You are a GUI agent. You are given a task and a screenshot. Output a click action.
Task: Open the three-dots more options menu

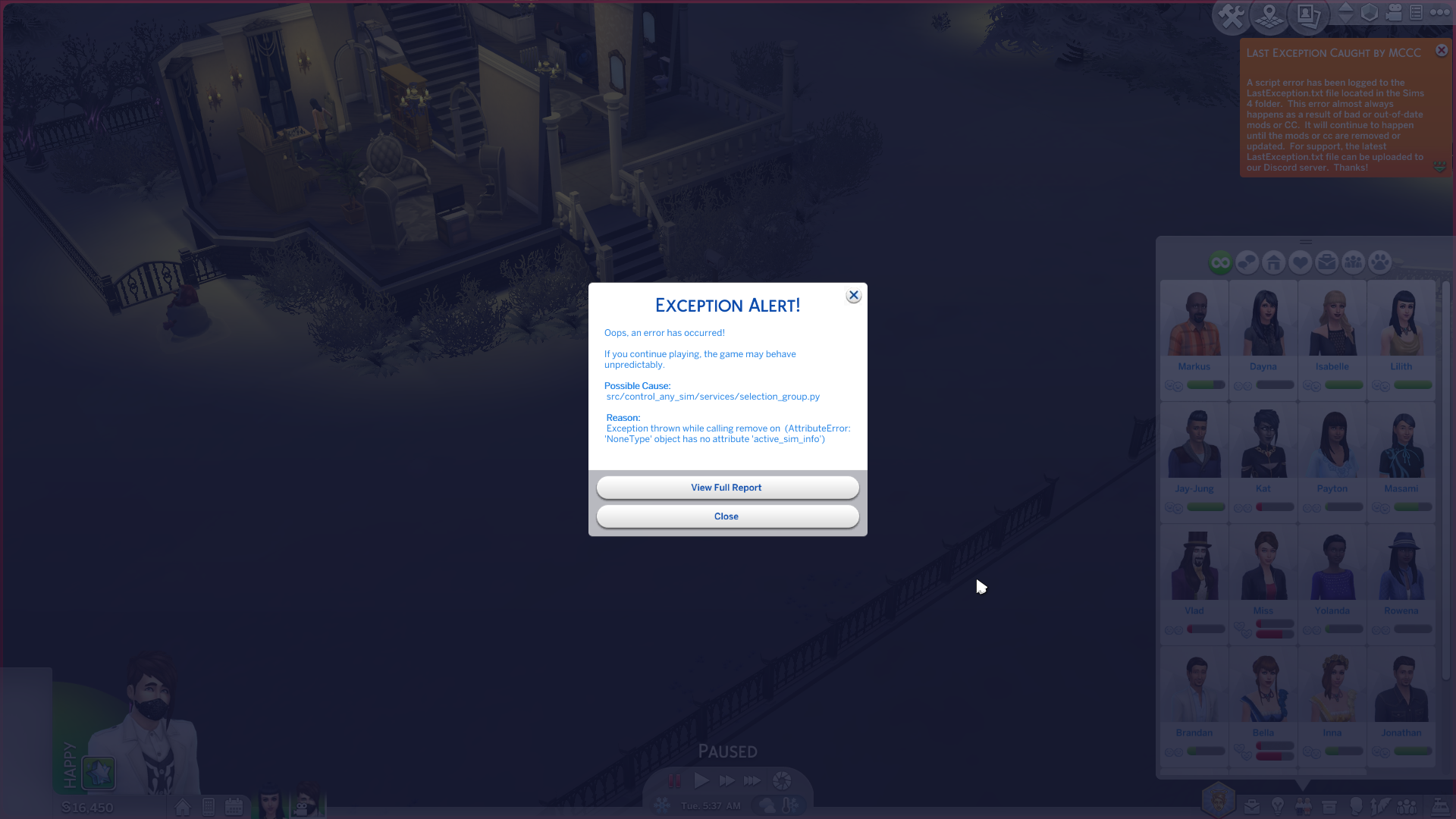click(x=1439, y=12)
